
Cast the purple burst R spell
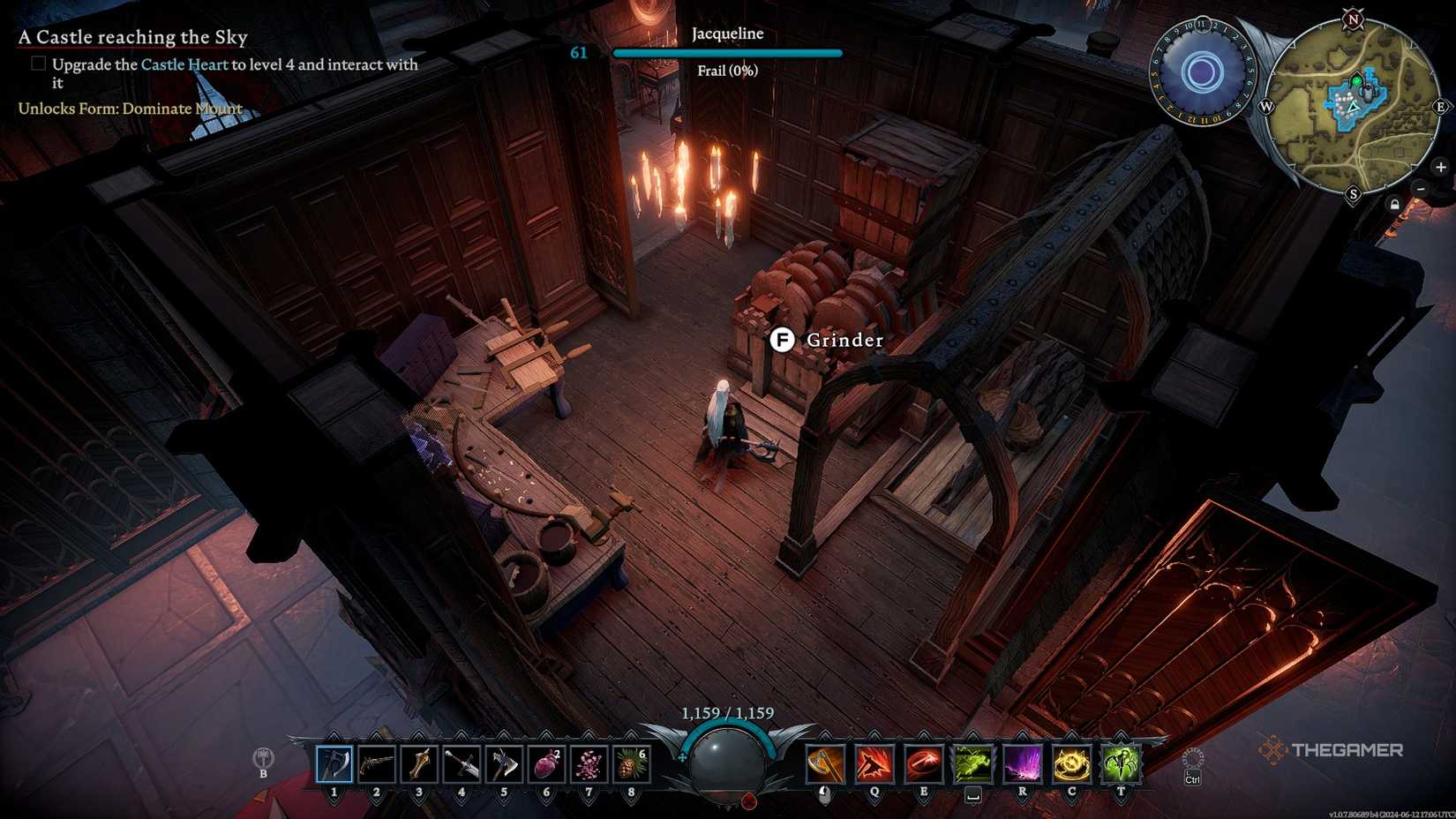click(1023, 763)
